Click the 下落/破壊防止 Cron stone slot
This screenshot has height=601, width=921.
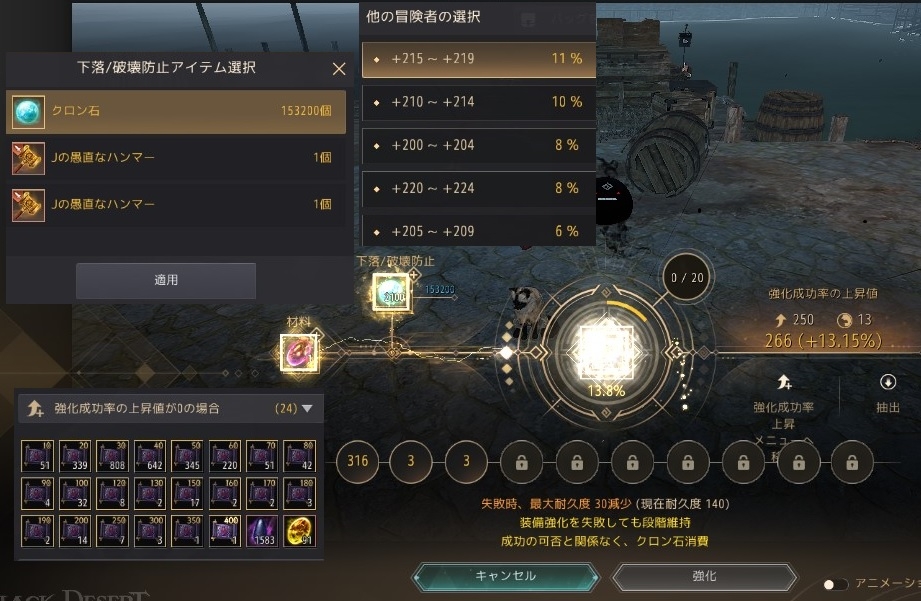pos(391,293)
